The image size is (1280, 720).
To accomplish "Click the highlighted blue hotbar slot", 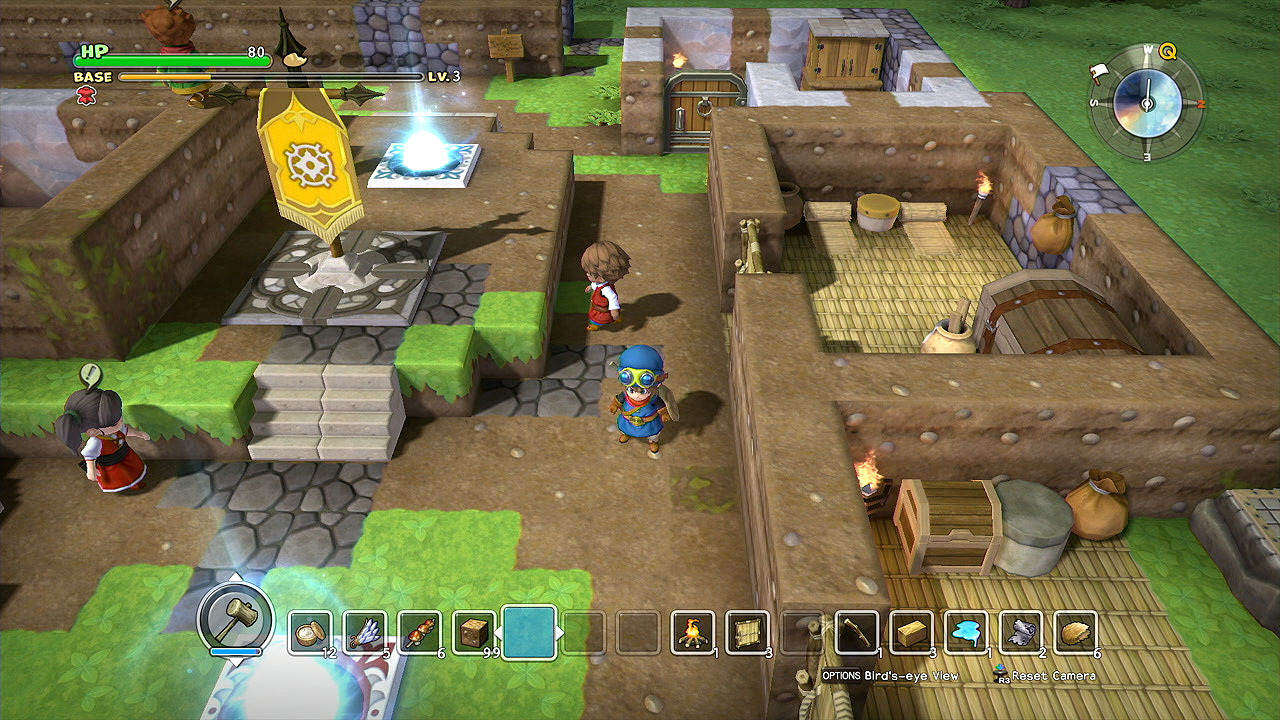I will 529,632.
